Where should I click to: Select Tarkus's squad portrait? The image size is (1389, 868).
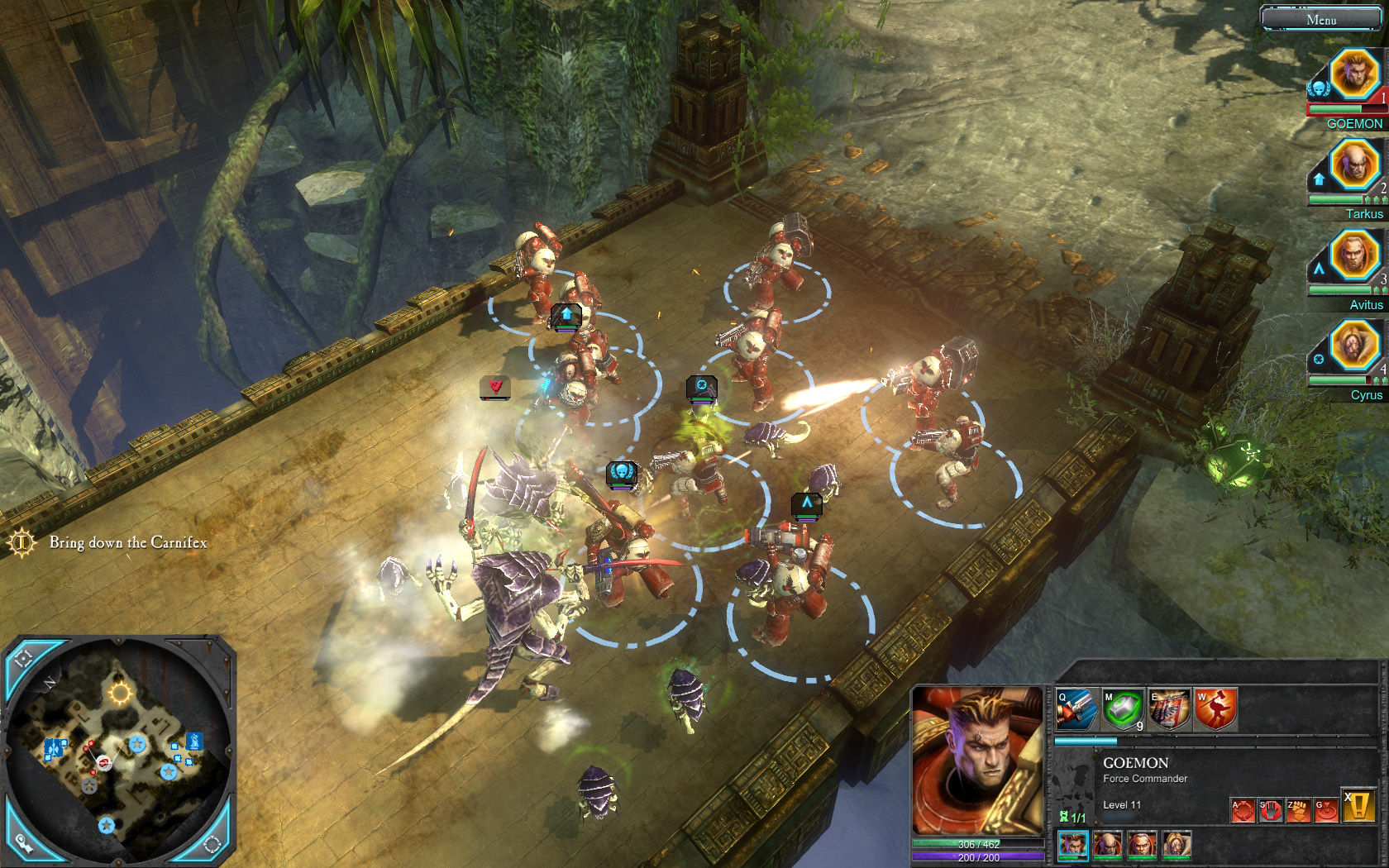(x=1354, y=165)
